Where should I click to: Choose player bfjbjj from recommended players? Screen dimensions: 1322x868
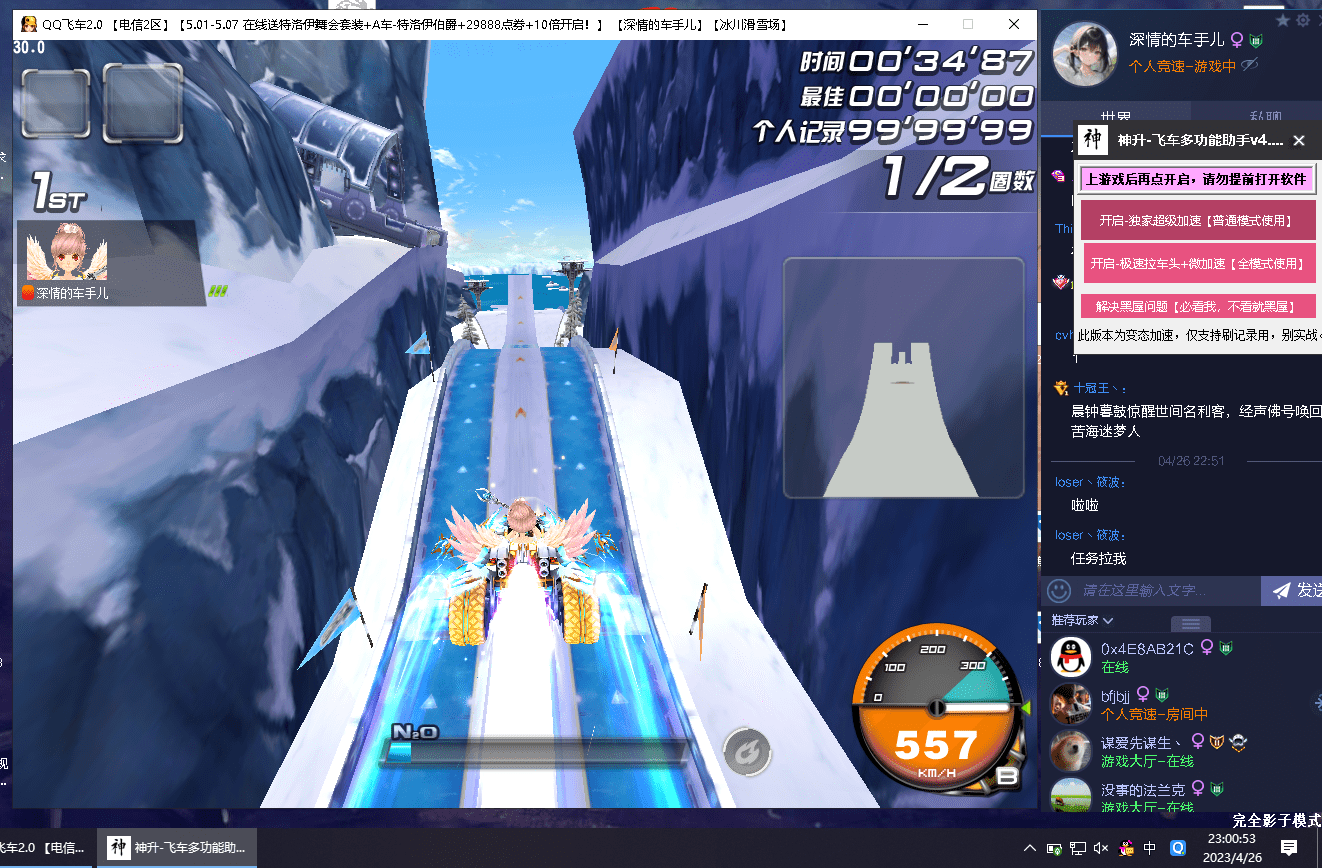coord(1115,694)
